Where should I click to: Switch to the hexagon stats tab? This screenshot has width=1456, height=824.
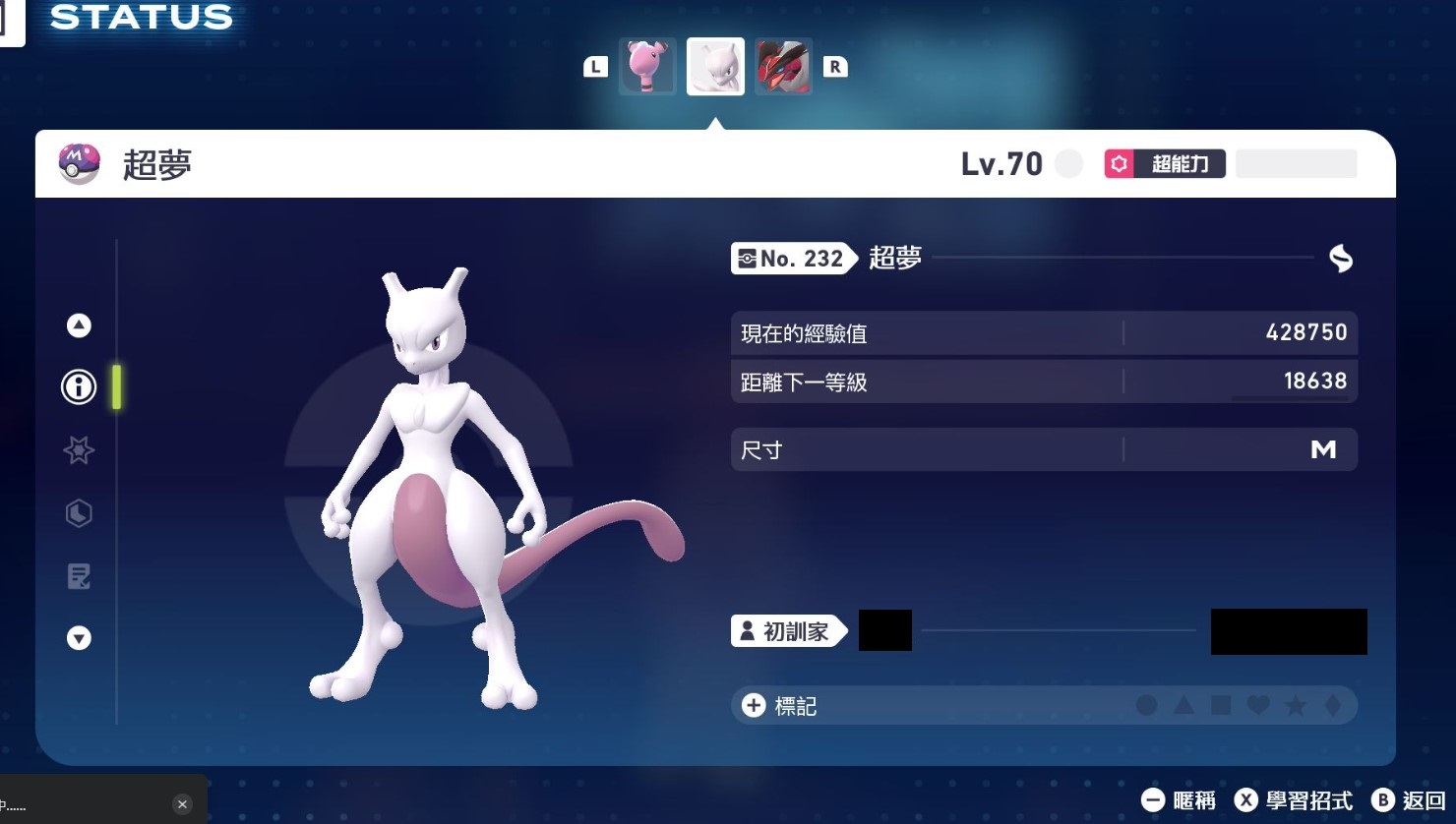(x=79, y=513)
